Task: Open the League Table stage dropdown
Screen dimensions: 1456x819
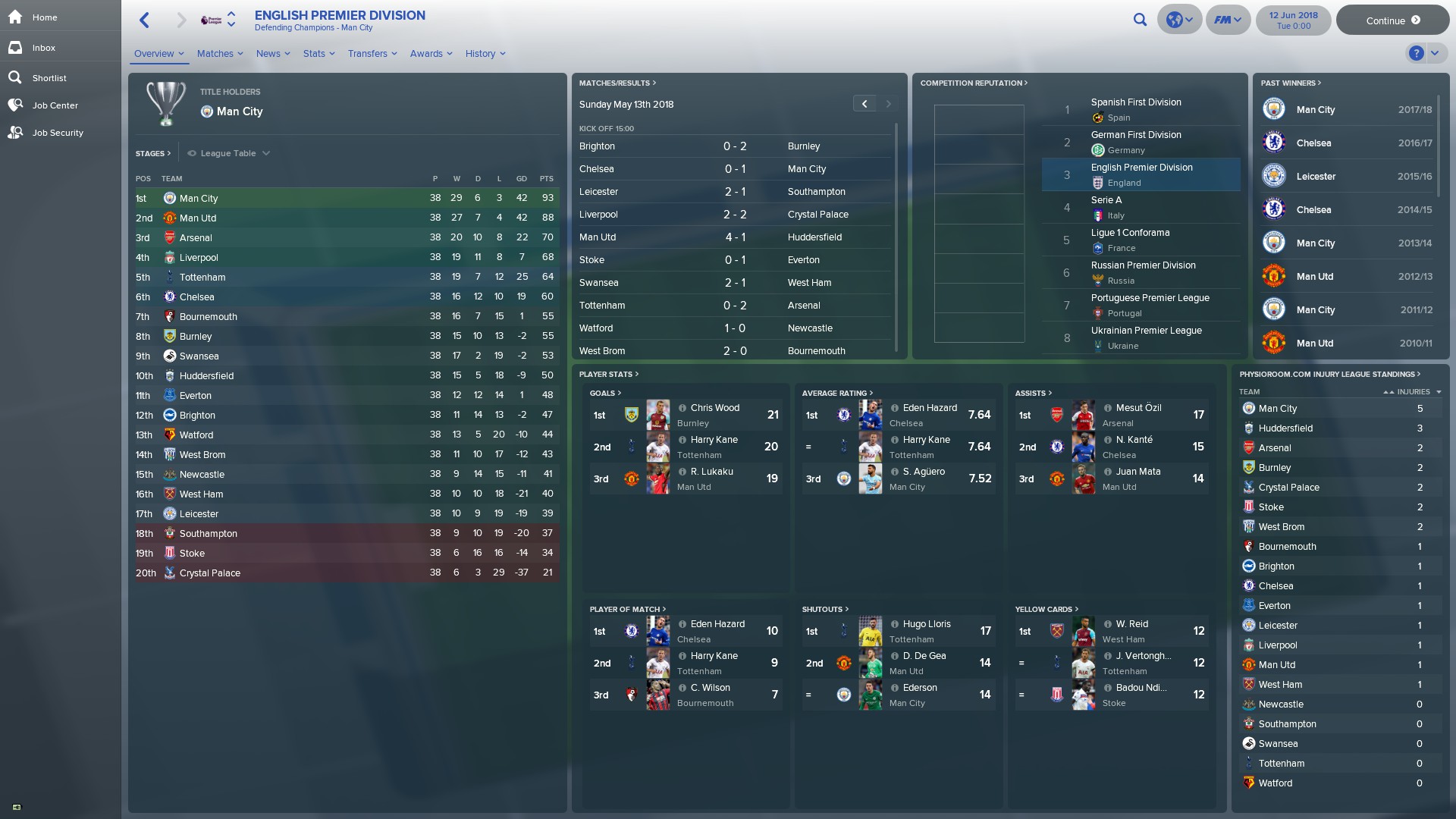Action: [228, 153]
